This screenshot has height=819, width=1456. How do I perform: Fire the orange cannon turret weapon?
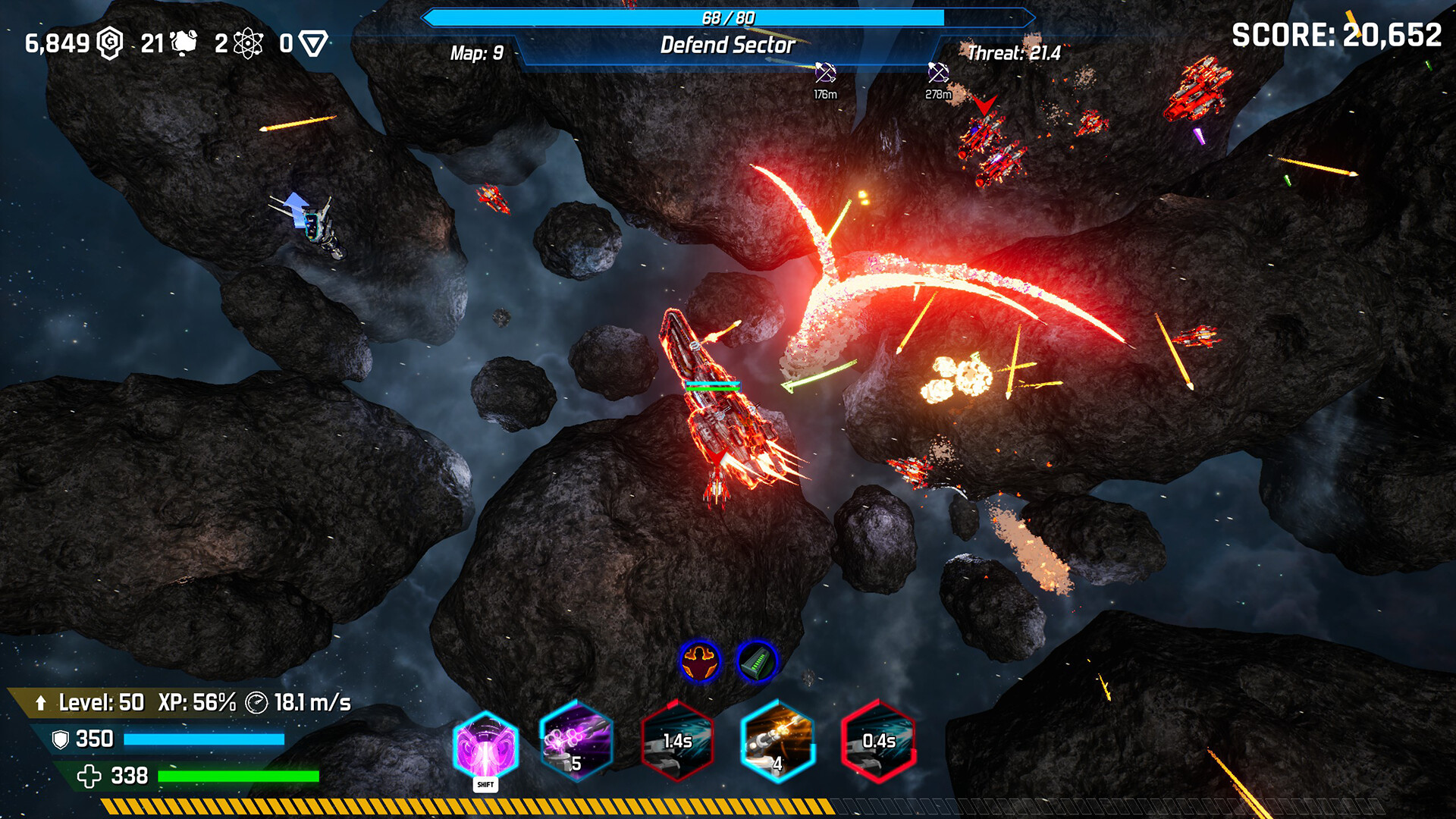click(777, 741)
